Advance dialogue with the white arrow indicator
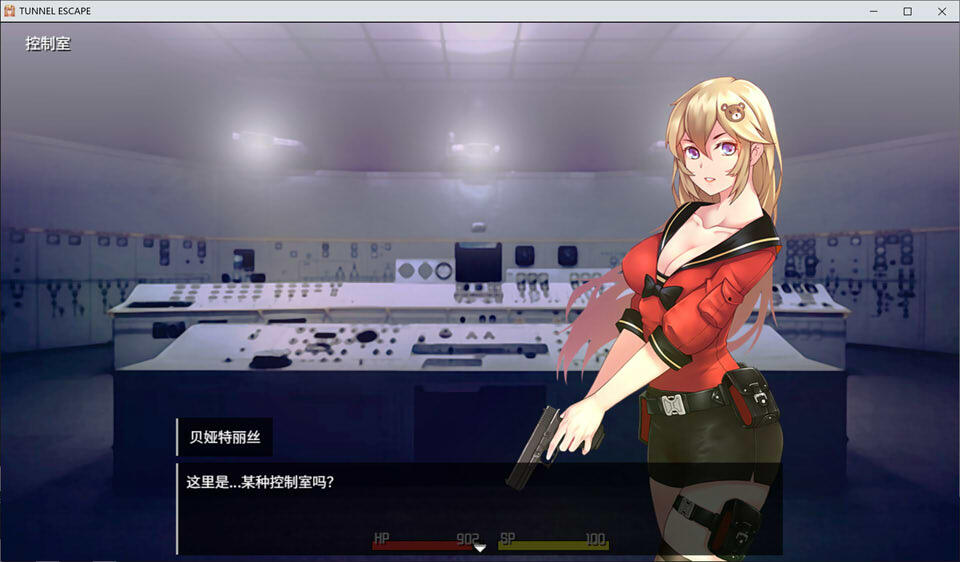The height and width of the screenshot is (562, 960). pyautogui.click(x=480, y=547)
